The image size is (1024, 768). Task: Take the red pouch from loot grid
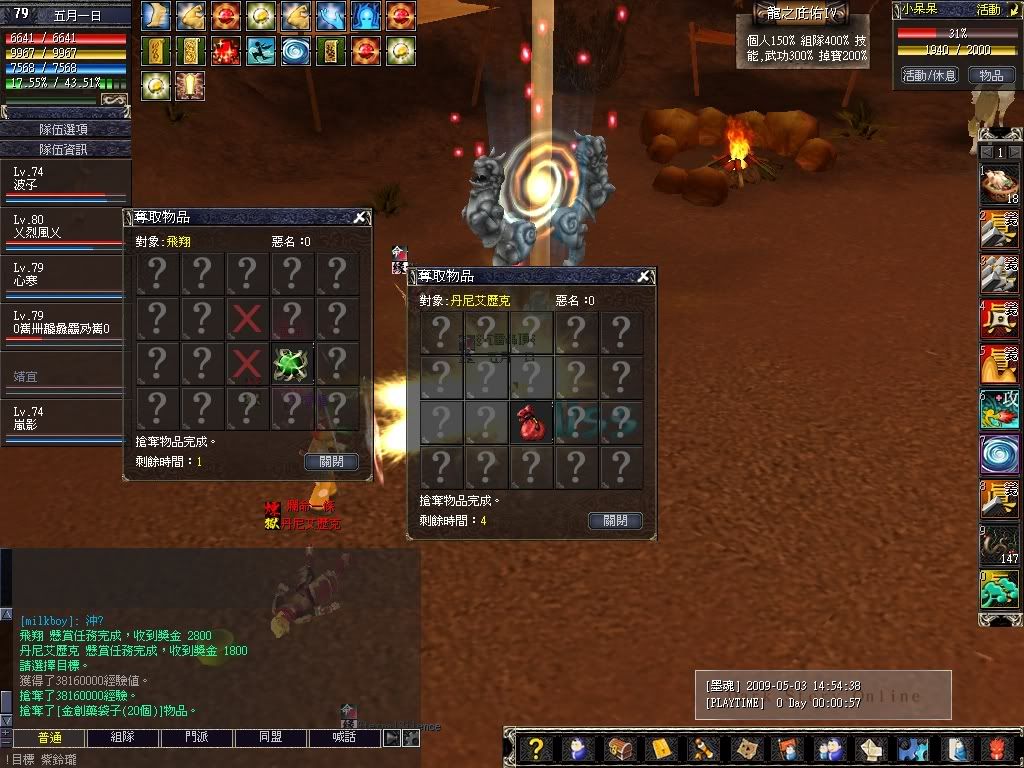[532, 422]
